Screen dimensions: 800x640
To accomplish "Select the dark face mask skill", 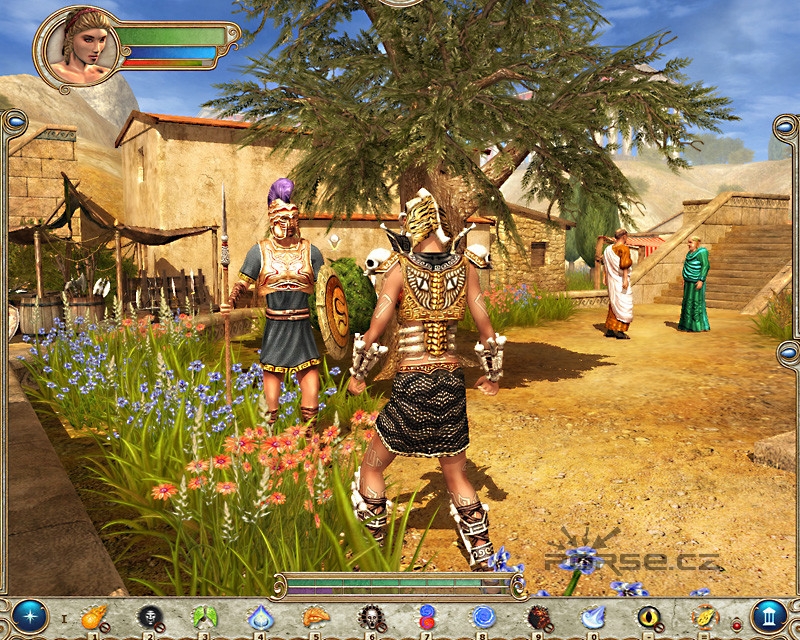I will click(149, 617).
